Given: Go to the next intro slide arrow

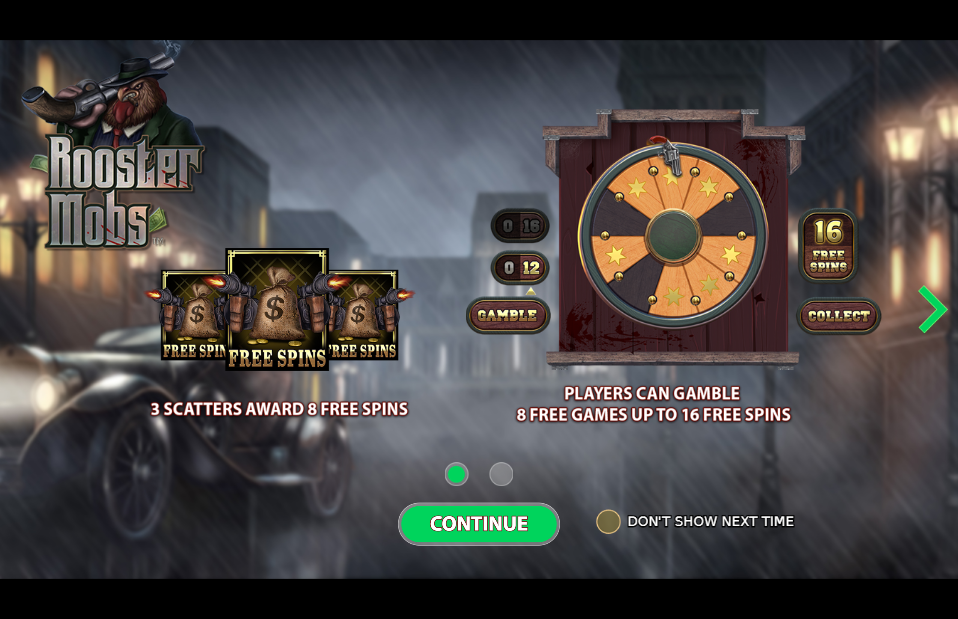Looking at the screenshot, I should 932,309.
